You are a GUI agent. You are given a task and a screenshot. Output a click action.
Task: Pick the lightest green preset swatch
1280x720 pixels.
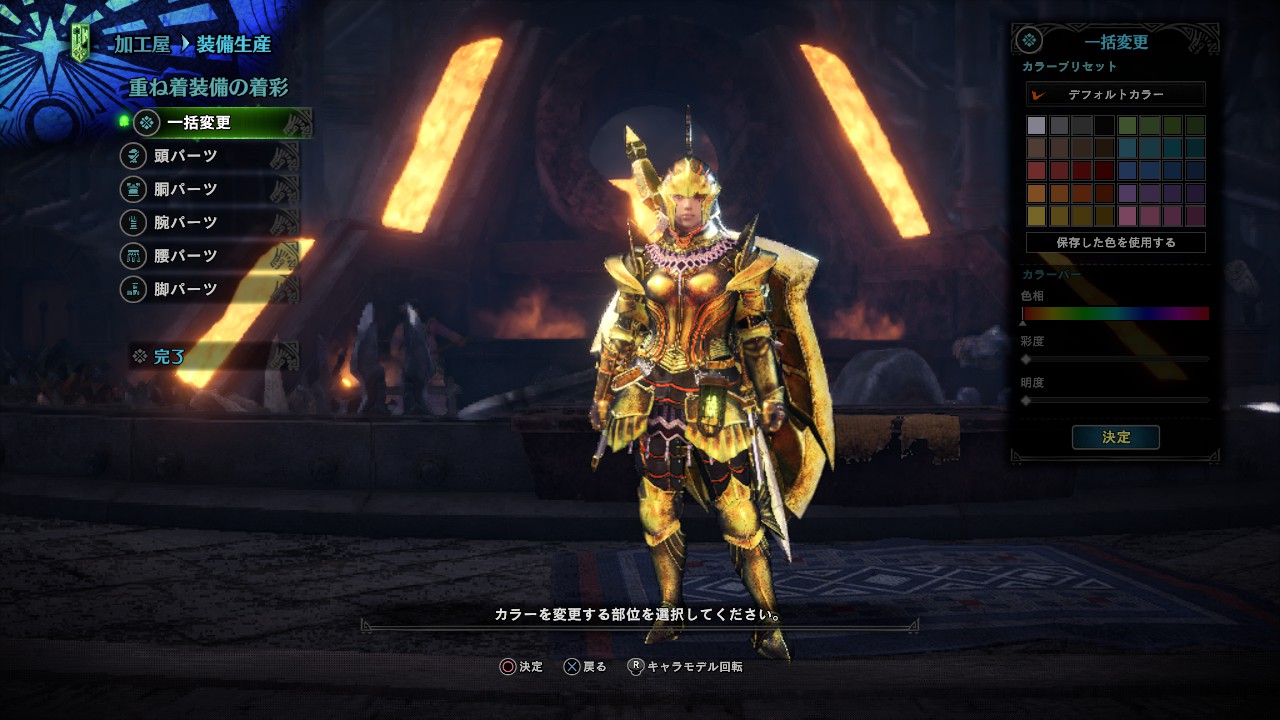coord(1127,126)
